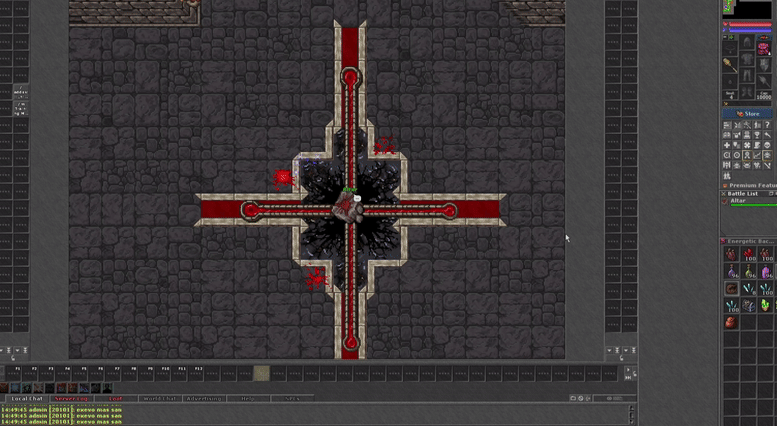The height and width of the screenshot is (426, 777).
Task: Expand the Premium Features panel
Action: click(x=750, y=185)
